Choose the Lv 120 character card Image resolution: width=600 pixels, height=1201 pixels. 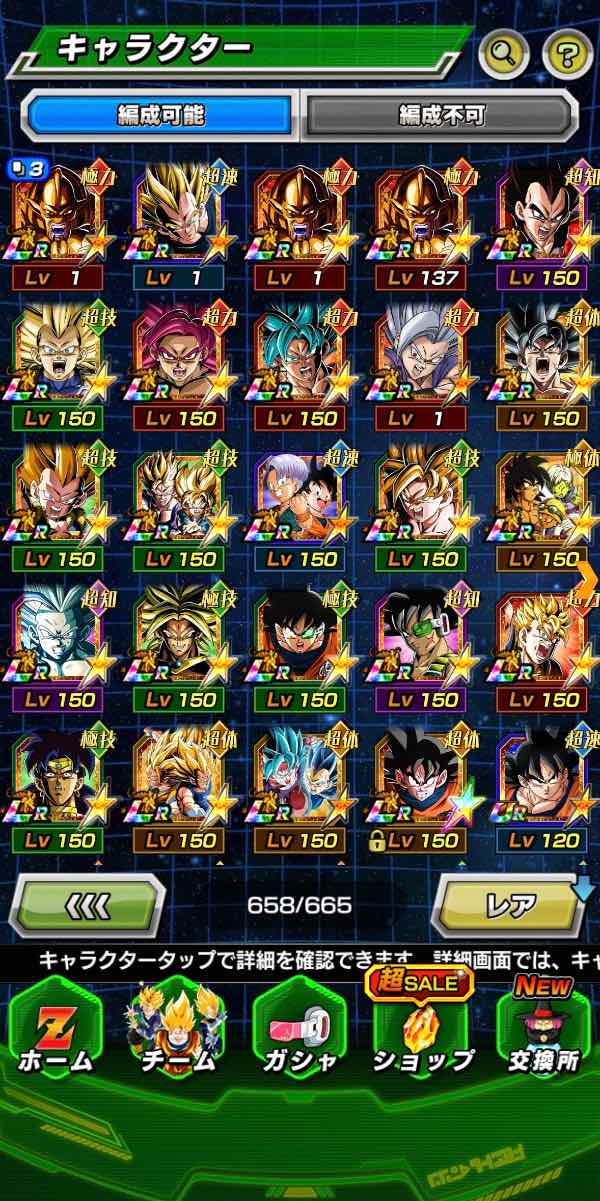click(544, 788)
